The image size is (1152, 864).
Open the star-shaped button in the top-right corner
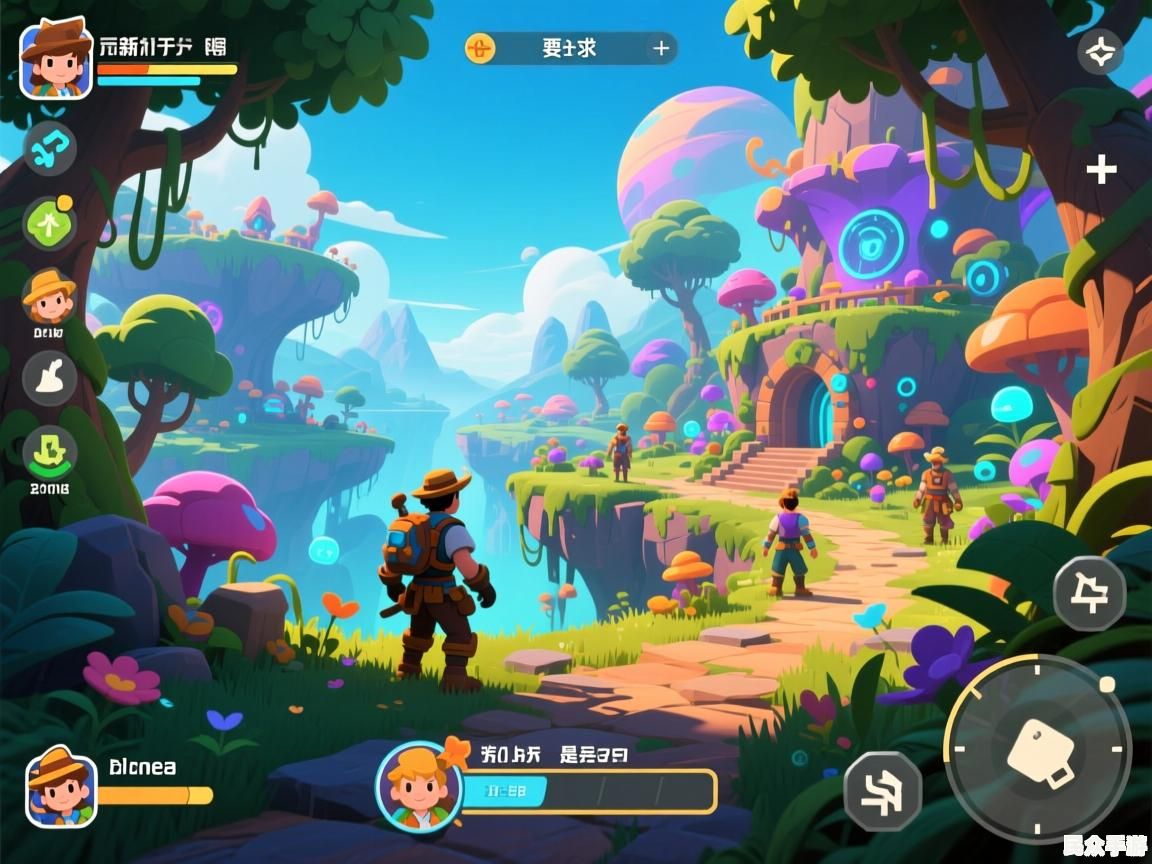coord(1100,52)
